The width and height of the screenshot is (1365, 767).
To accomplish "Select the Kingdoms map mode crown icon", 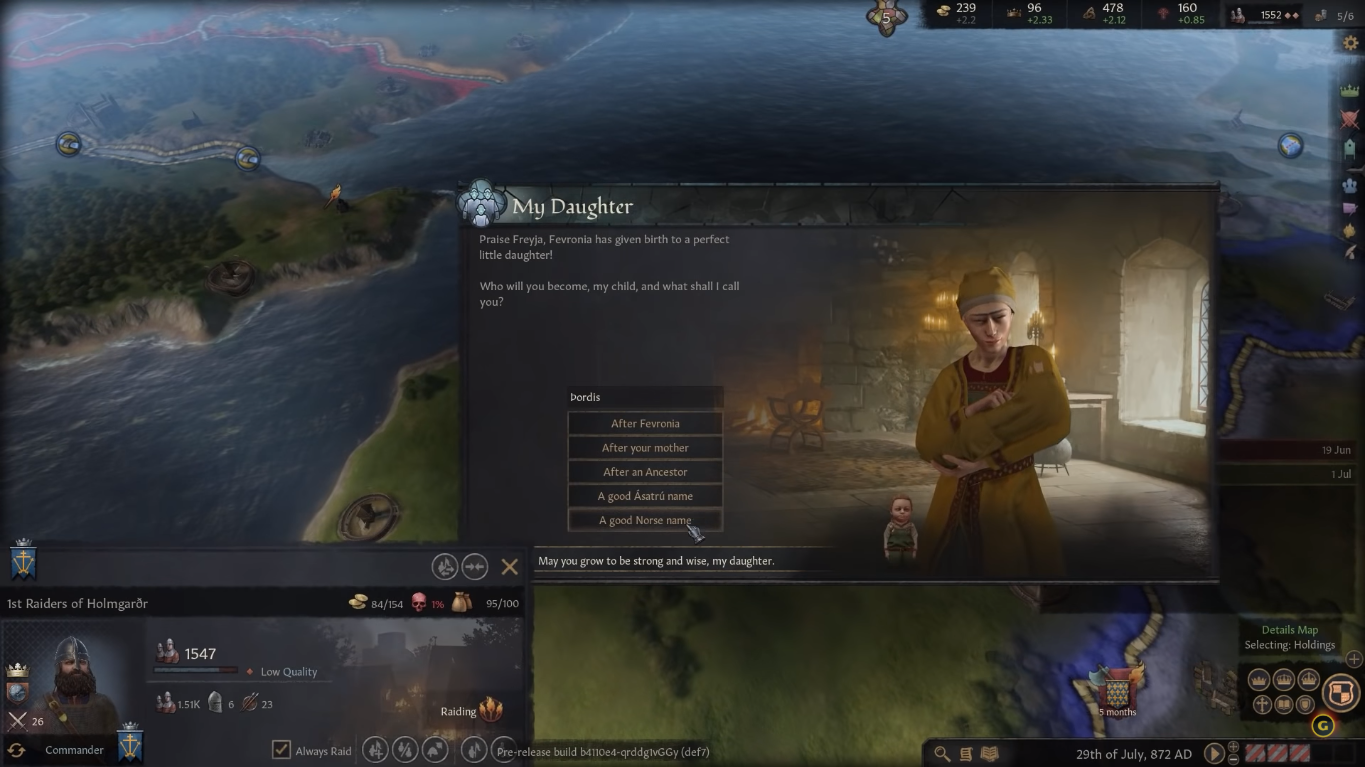I will click(1283, 679).
